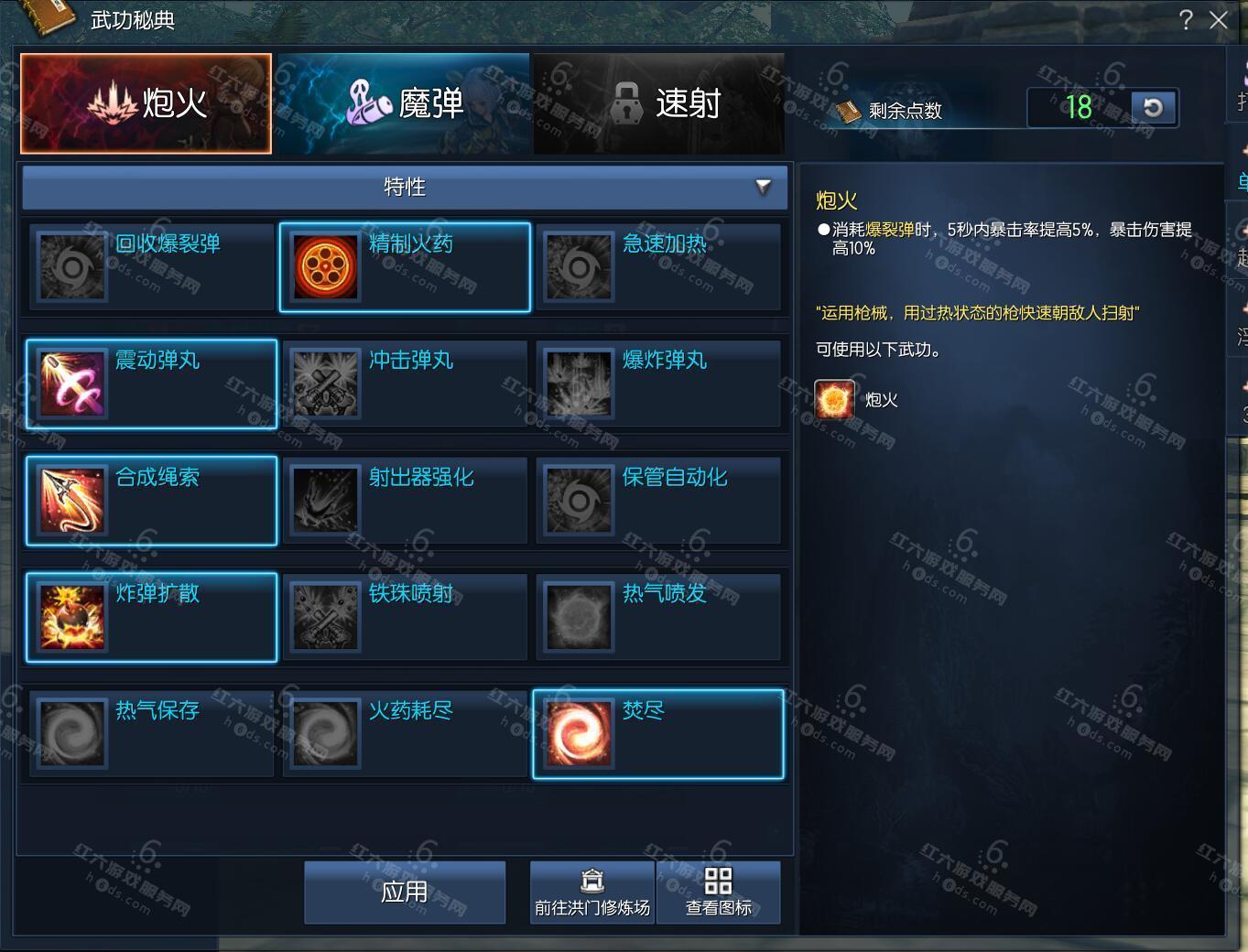
Task: Apply changes with the 应用 button
Action: pyautogui.click(x=405, y=892)
